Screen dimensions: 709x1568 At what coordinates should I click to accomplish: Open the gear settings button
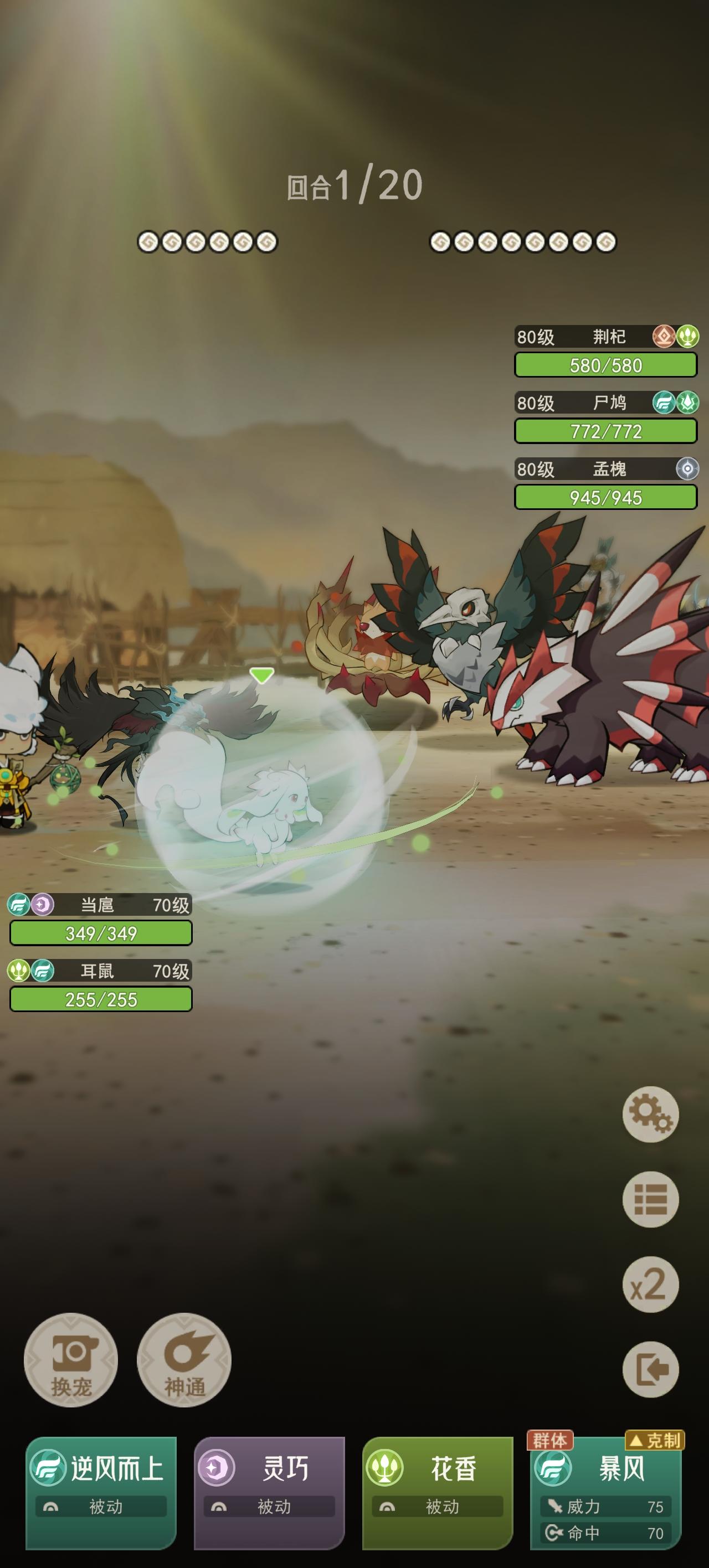pos(650,1114)
